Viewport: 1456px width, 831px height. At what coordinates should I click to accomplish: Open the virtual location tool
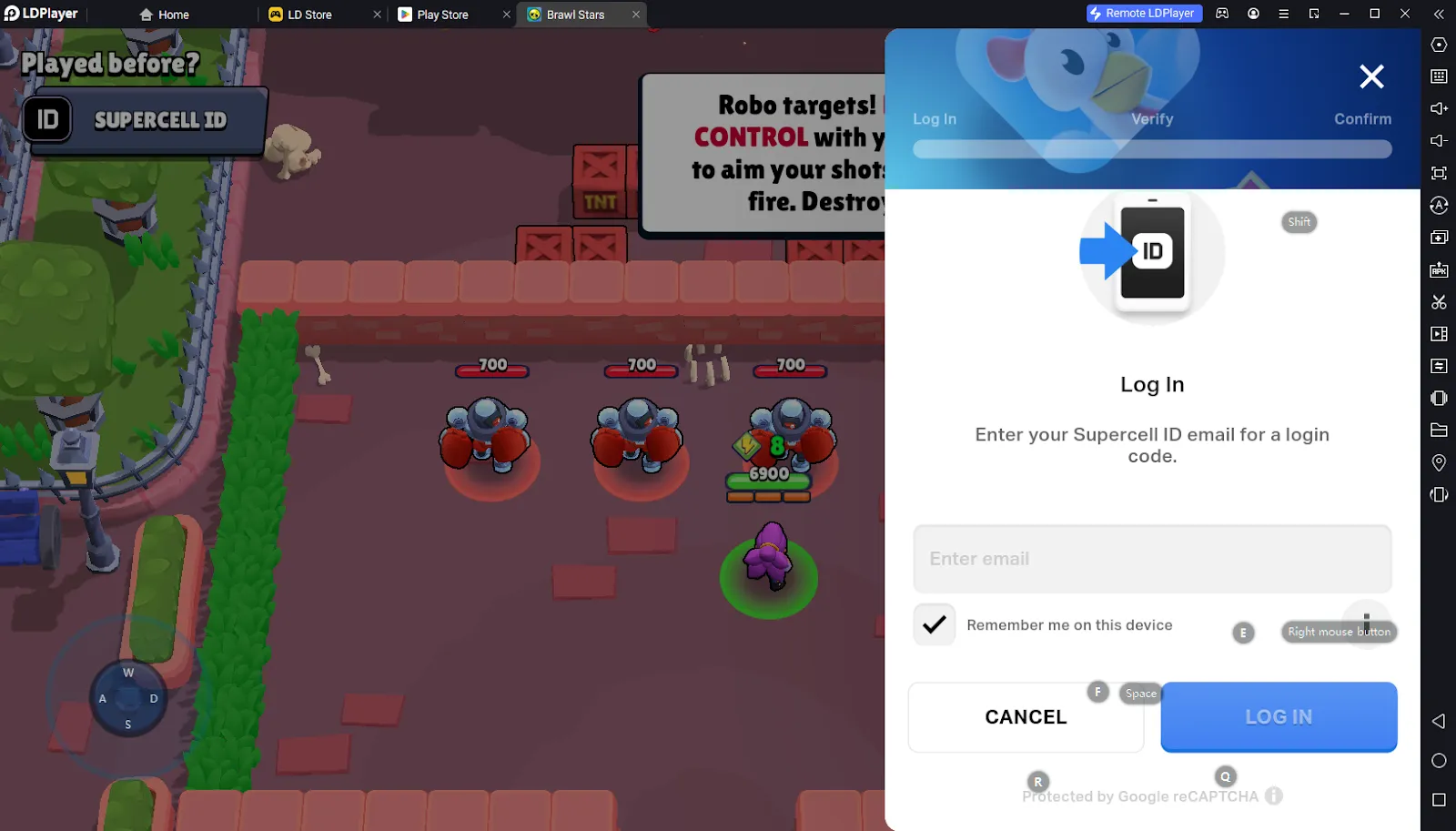point(1439,462)
